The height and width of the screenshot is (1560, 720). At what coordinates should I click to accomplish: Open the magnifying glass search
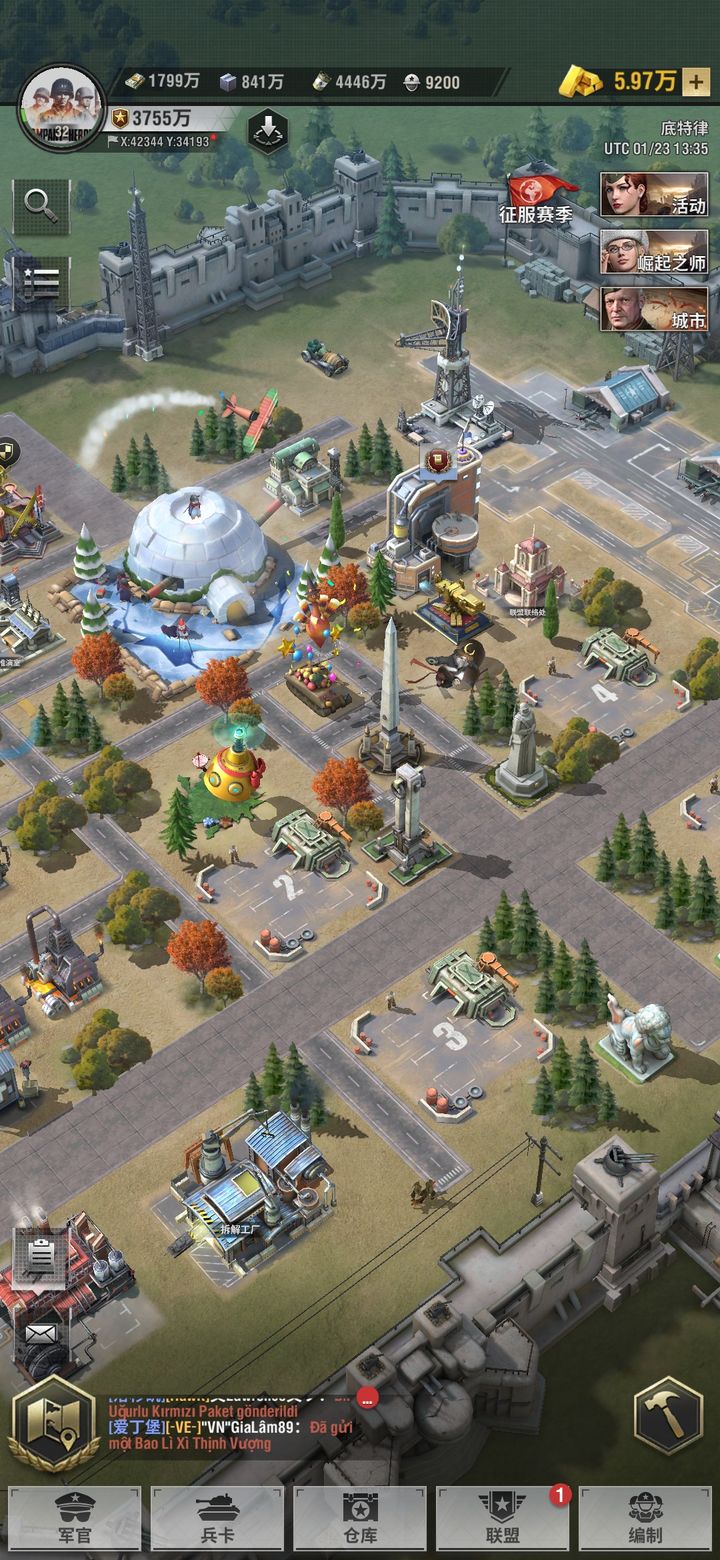41,204
